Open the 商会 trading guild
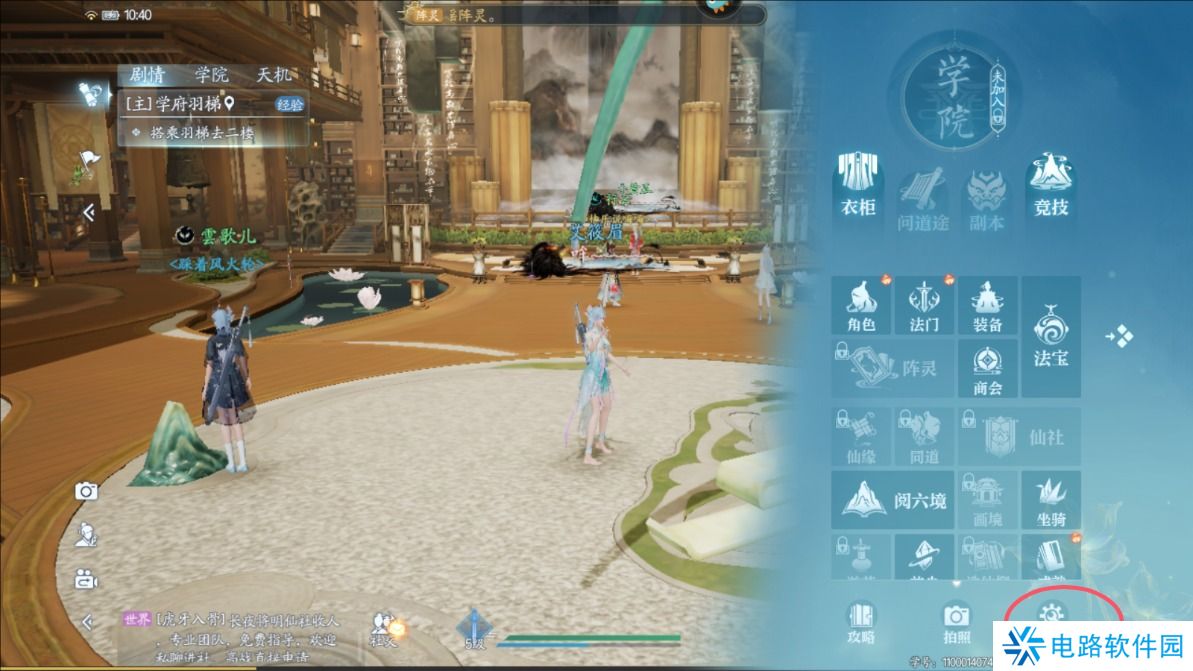The width and height of the screenshot is (1193, 671). 988,370
